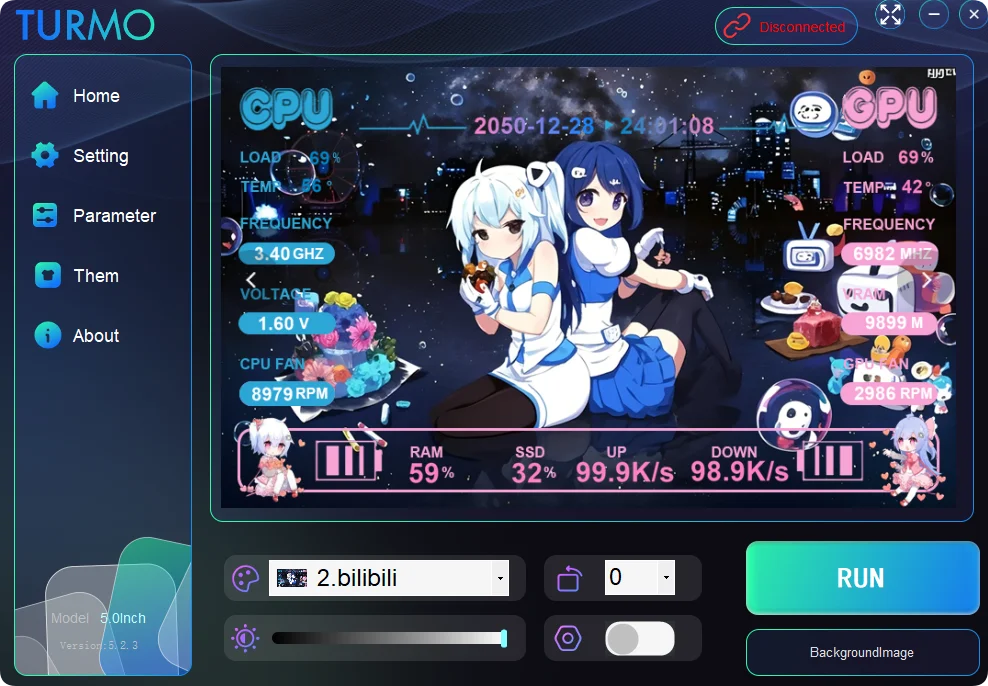Open the Parameter page
The height and width of the screenshot is (686, 988).
pos(113,216)
